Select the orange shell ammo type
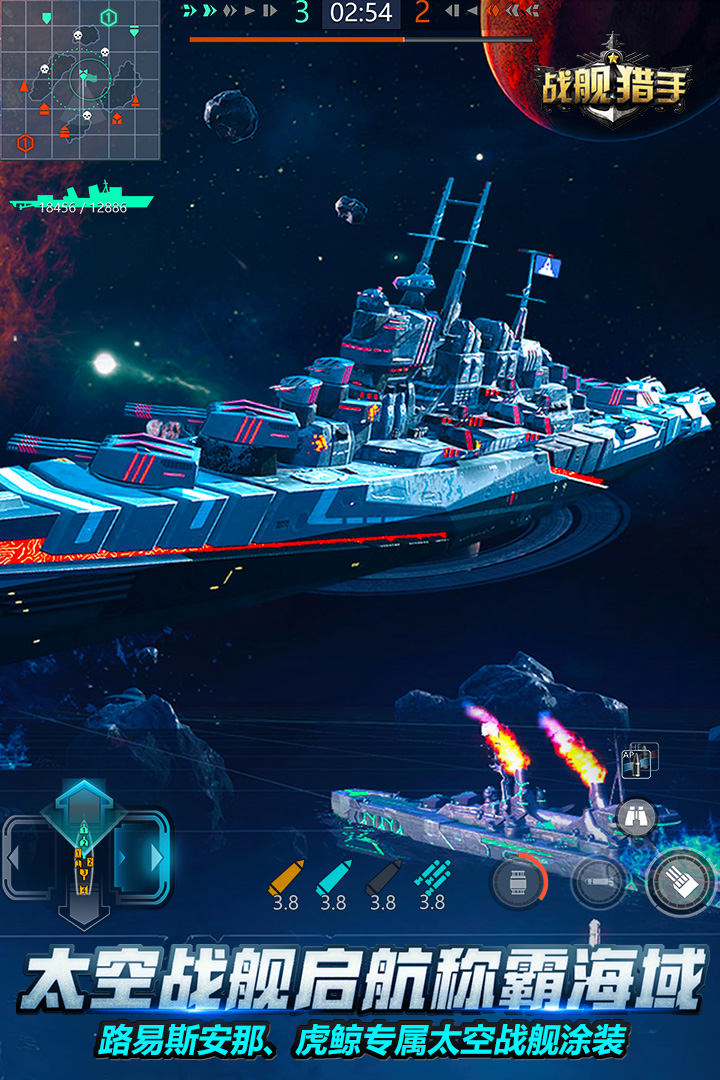 click(x=285, y=879)
